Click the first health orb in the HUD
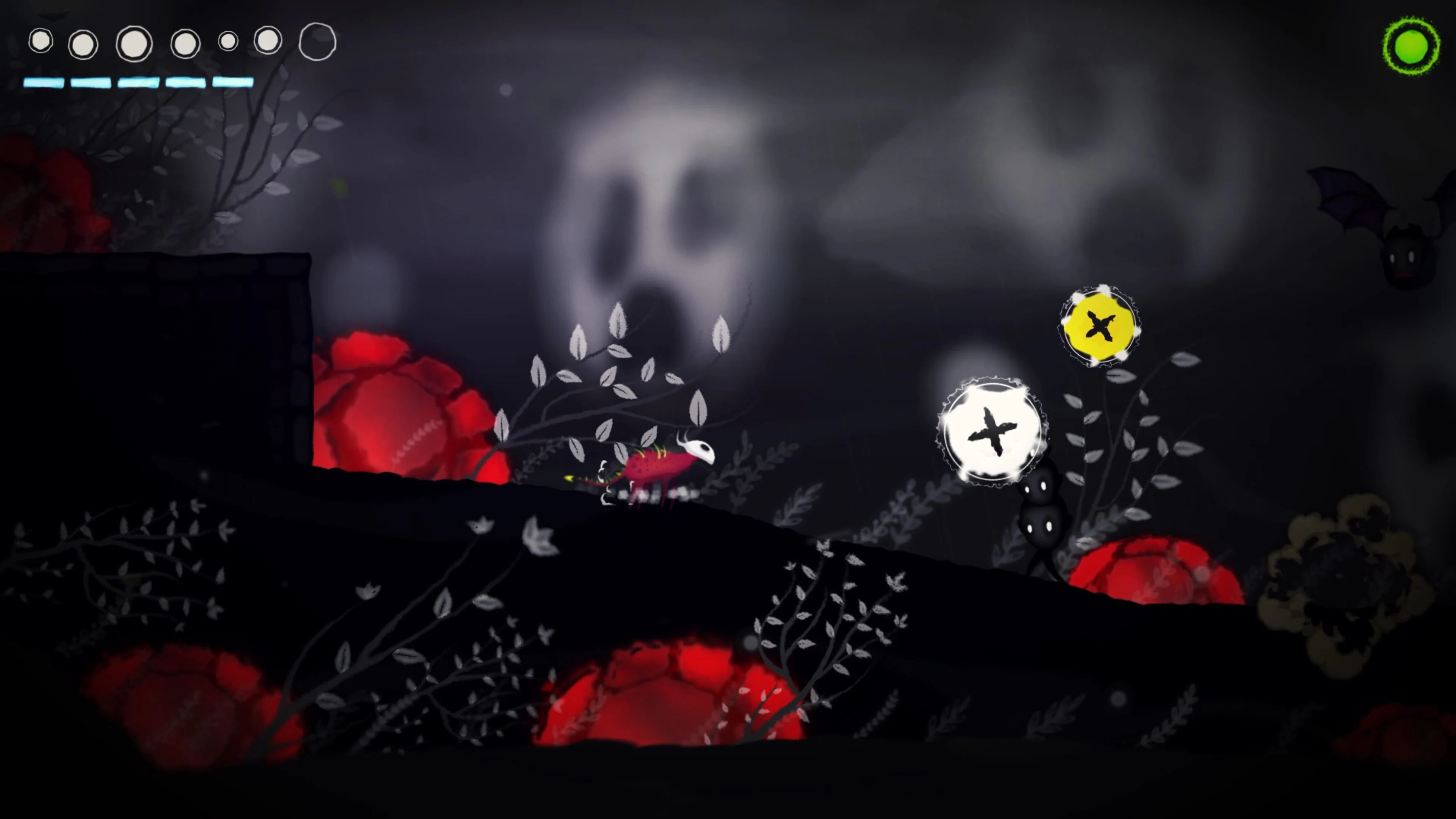The height and width of the screenshot is (819, 1456). [x=41, y=41]
